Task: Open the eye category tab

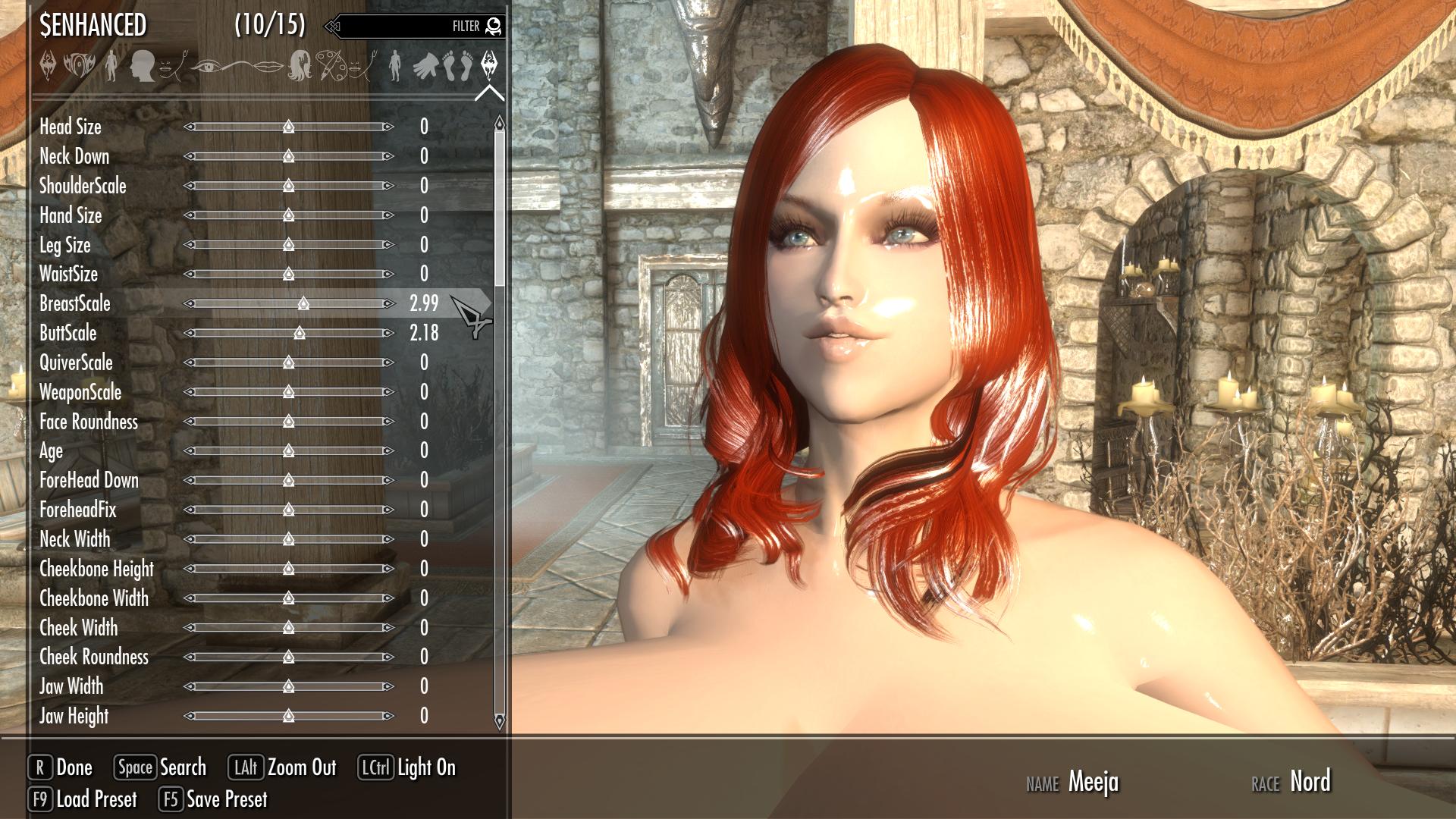Action: pyautogui.click(x=206, y=67)
